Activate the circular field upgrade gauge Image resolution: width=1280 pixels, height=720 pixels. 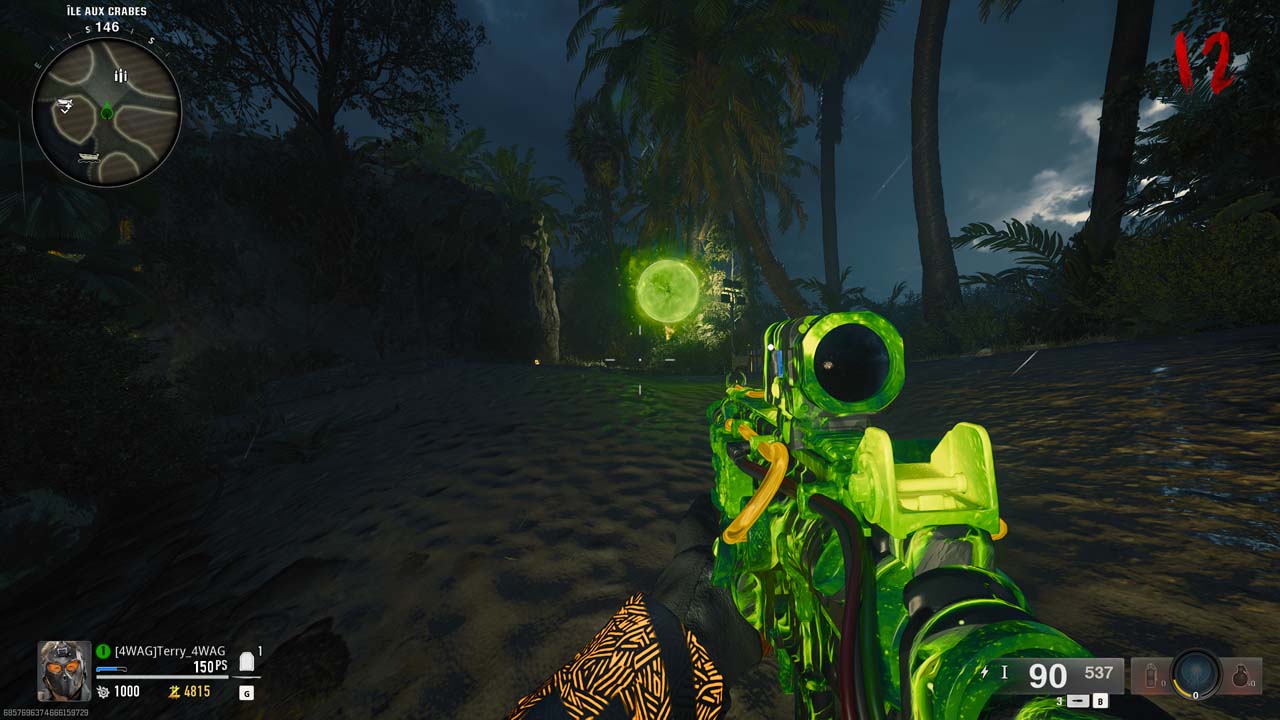pos(1196,673)
